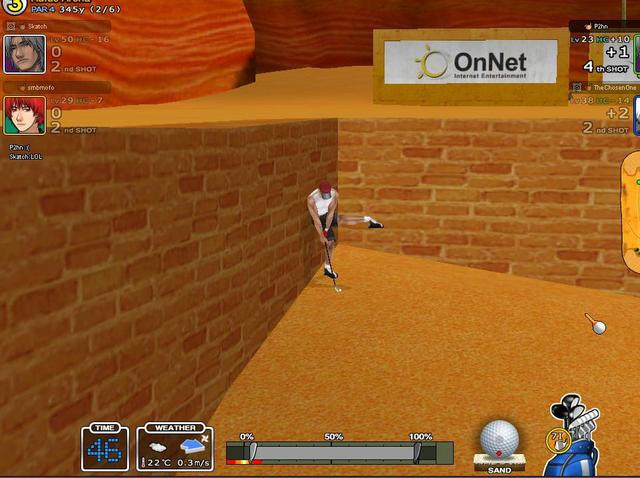Click the shot power gauge bar
Screen dimensions: 640x478
(338, 453)
